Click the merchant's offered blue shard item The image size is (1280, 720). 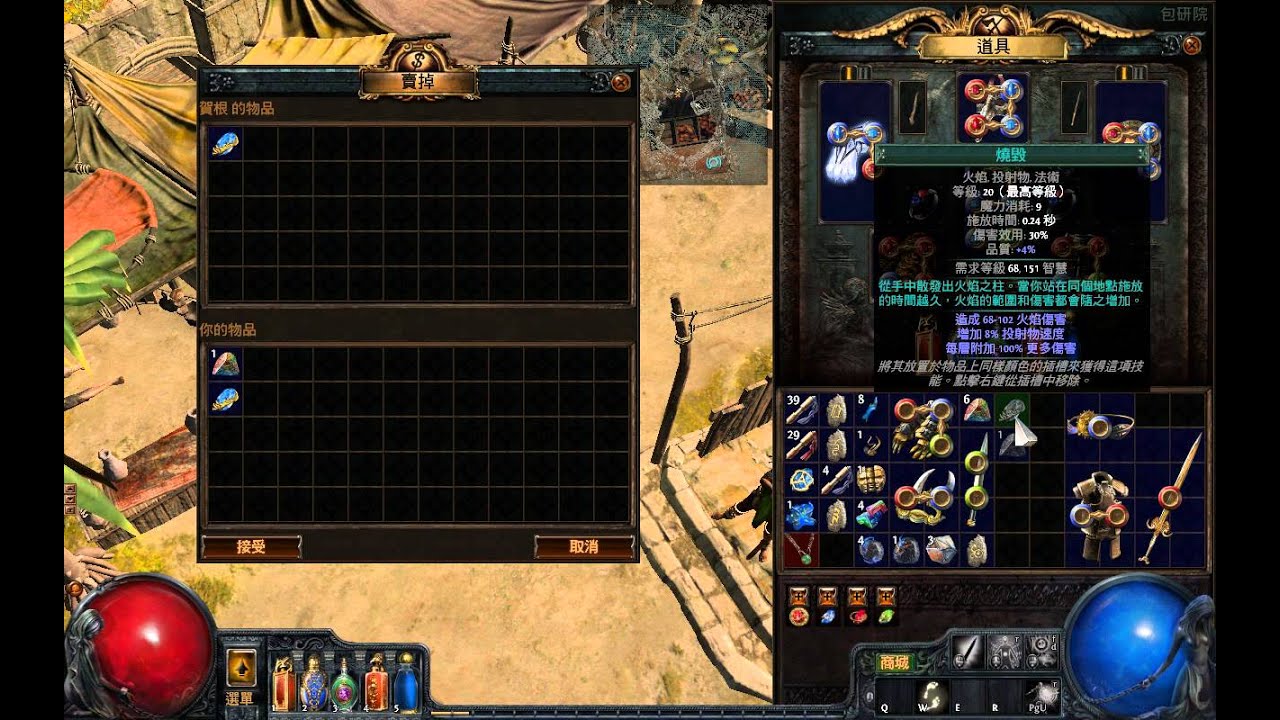click(225, 144)
